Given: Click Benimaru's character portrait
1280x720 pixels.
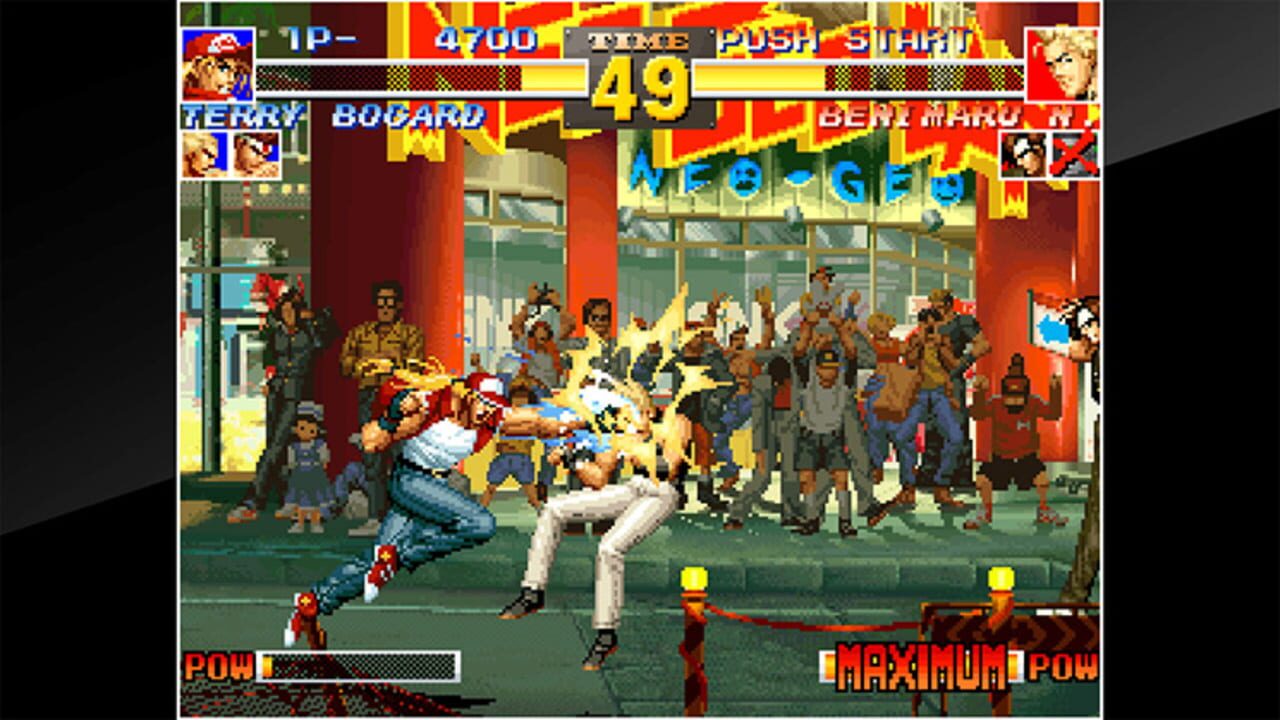Looking at the screenshot, I should click(1063, 66).
